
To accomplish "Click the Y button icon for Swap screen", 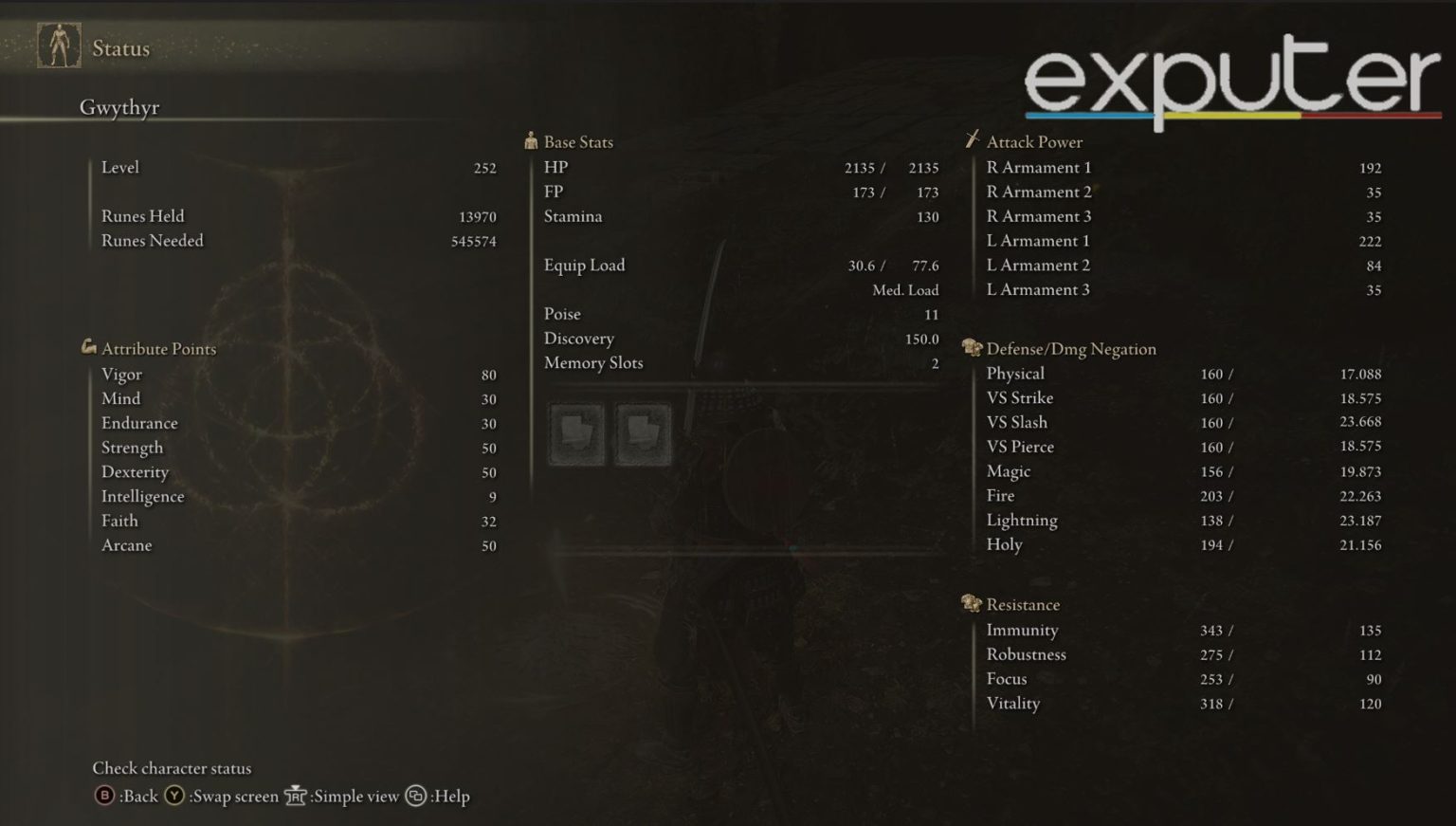I will tap(175, 797).
